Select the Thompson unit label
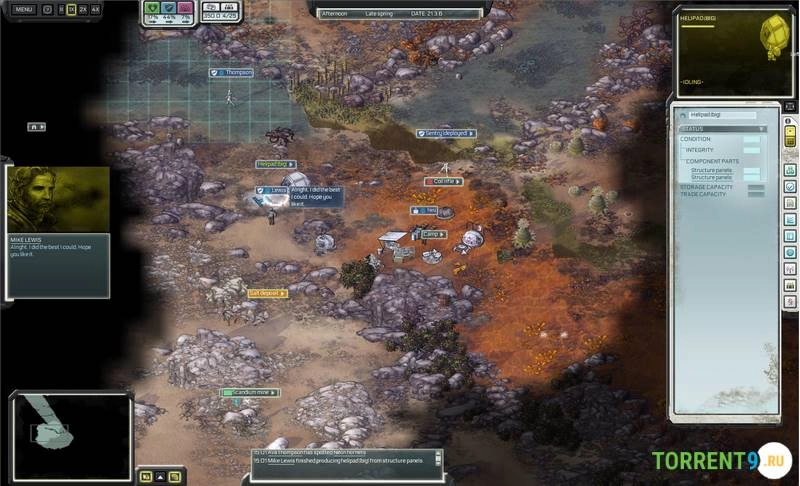Viewport: 800px width, 486px height. tap(233, 73)
